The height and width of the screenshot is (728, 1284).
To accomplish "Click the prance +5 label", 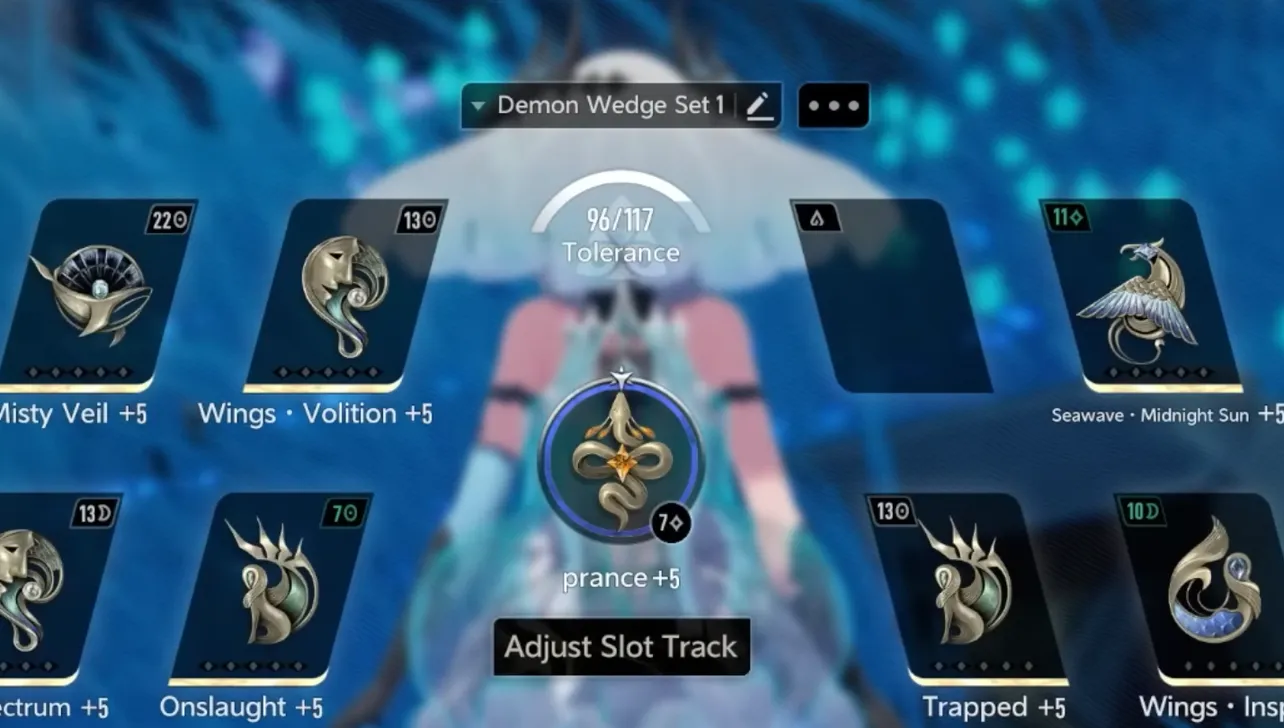I will pos(620,576).
